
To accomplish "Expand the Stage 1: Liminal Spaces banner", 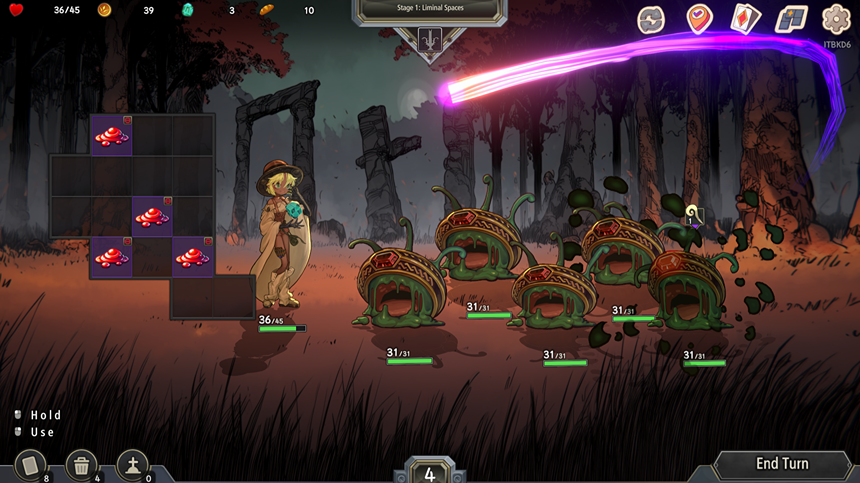I will coord(428,9).
